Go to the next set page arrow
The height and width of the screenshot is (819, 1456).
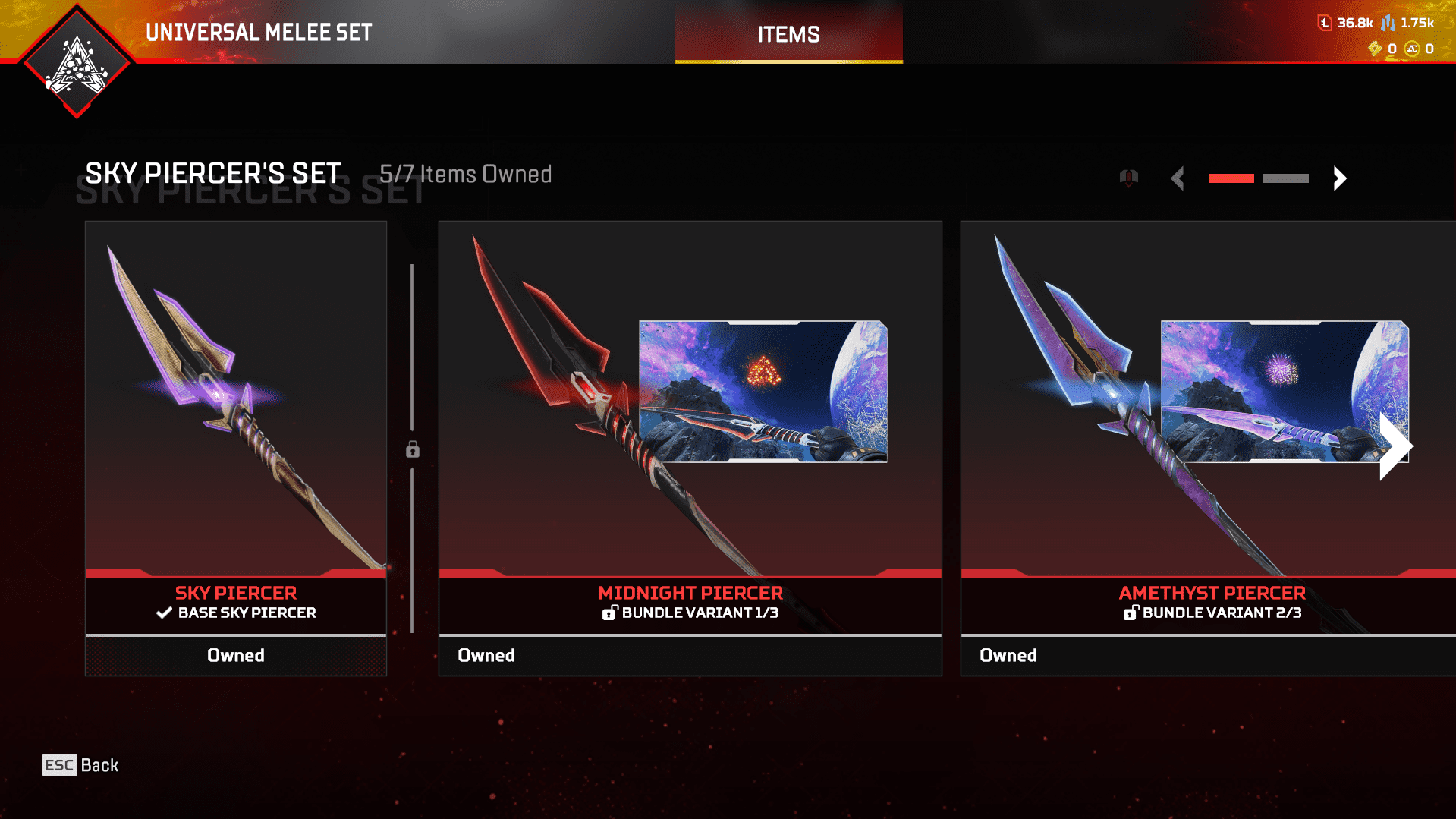1340,178
